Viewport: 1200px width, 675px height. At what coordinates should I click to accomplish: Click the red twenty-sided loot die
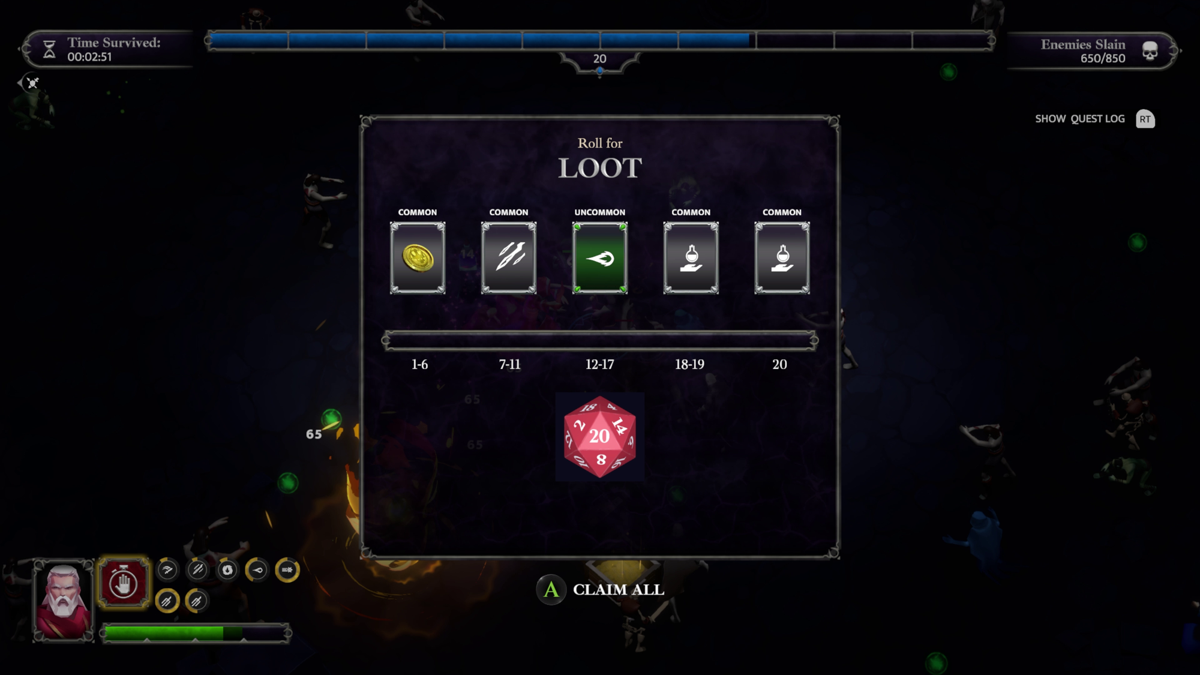tap(600, 437)
